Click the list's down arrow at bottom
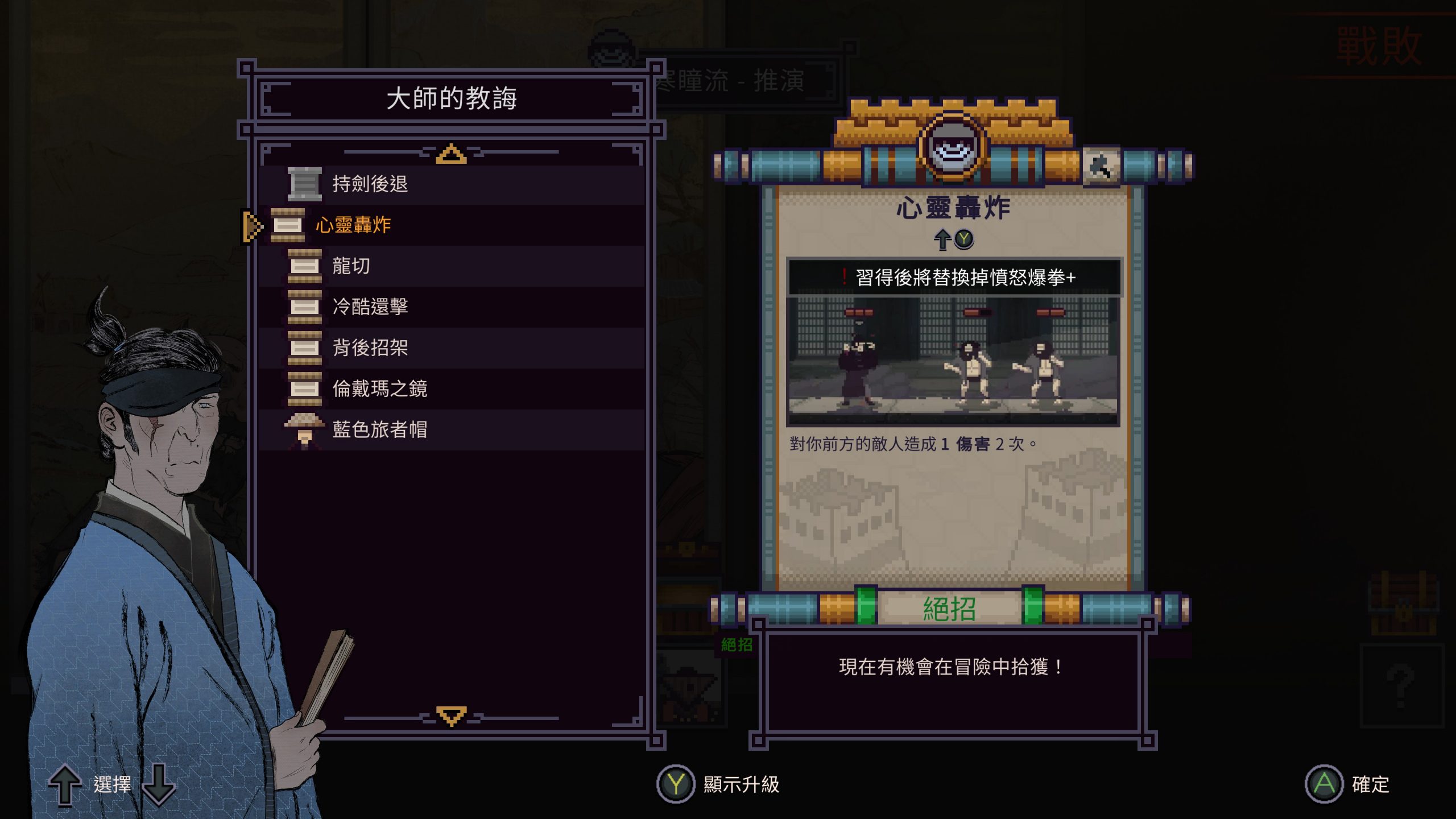This screenshot has width=1456, height=819. pyautogui.click(x=451, y=715)
